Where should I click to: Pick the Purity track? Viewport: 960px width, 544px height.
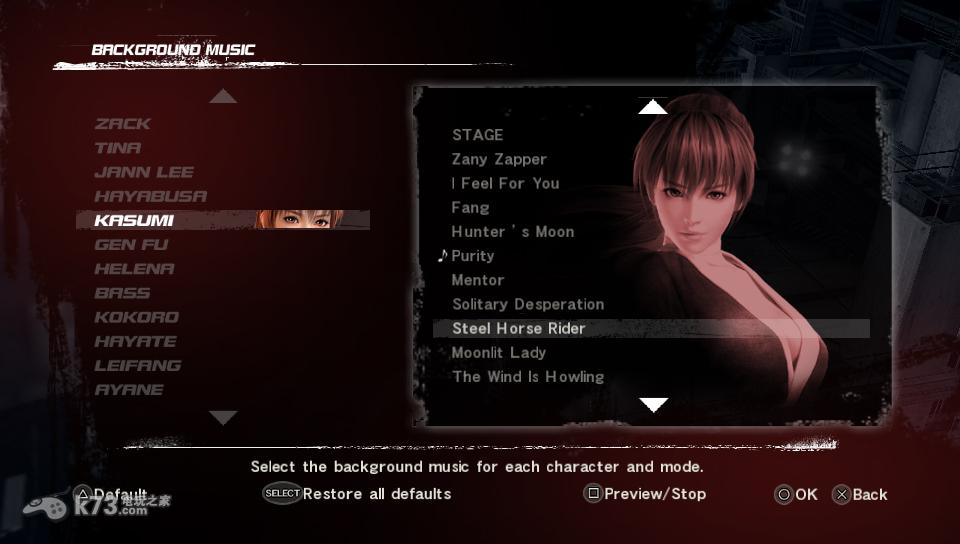[472, 256]
